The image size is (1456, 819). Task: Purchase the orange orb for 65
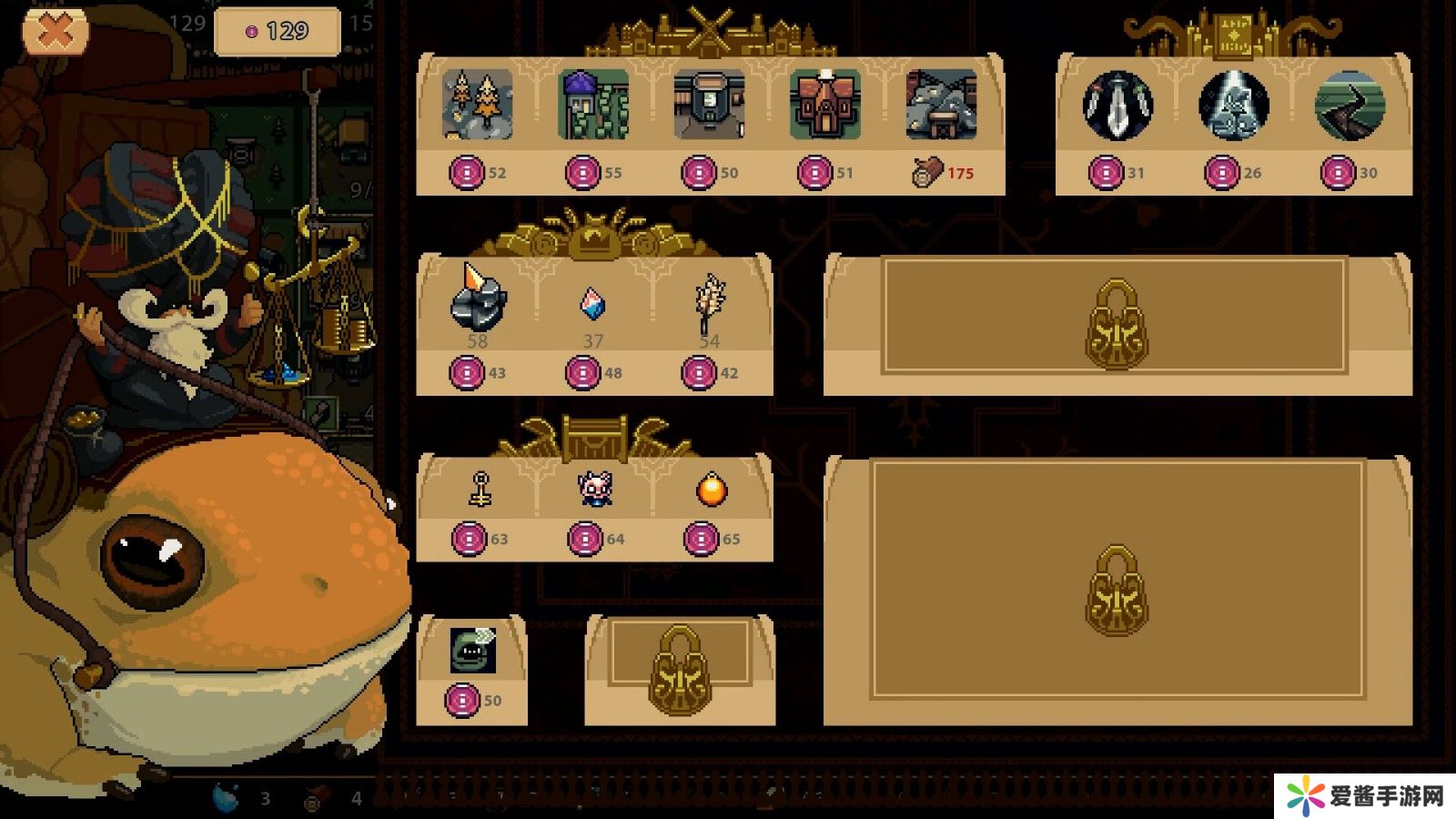(x=711, y=490)
